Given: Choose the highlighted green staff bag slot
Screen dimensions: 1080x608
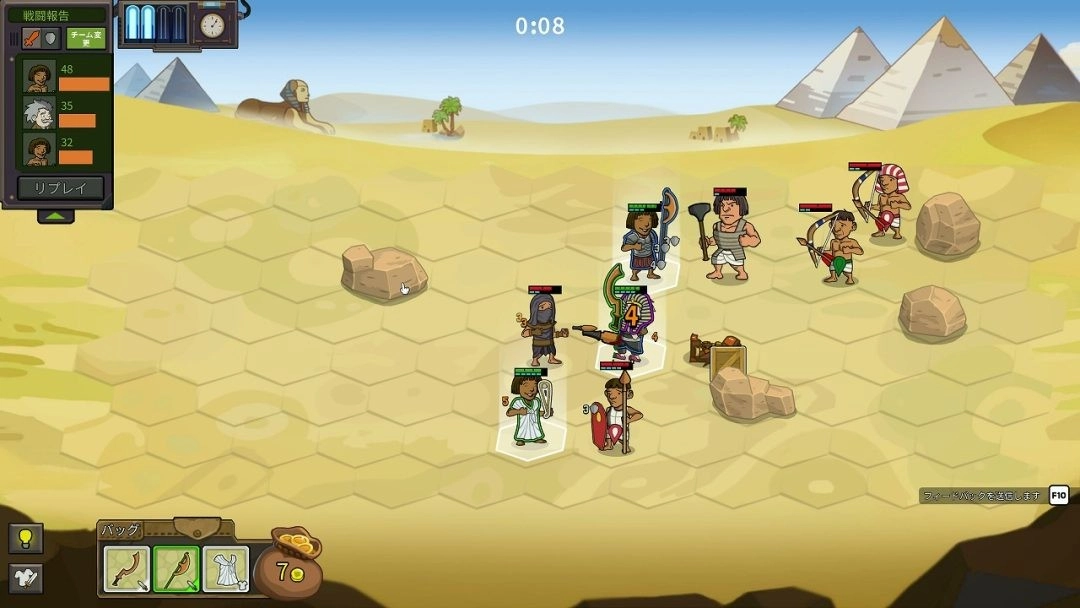Looking at the screenshot, I should tap(176, 569).
